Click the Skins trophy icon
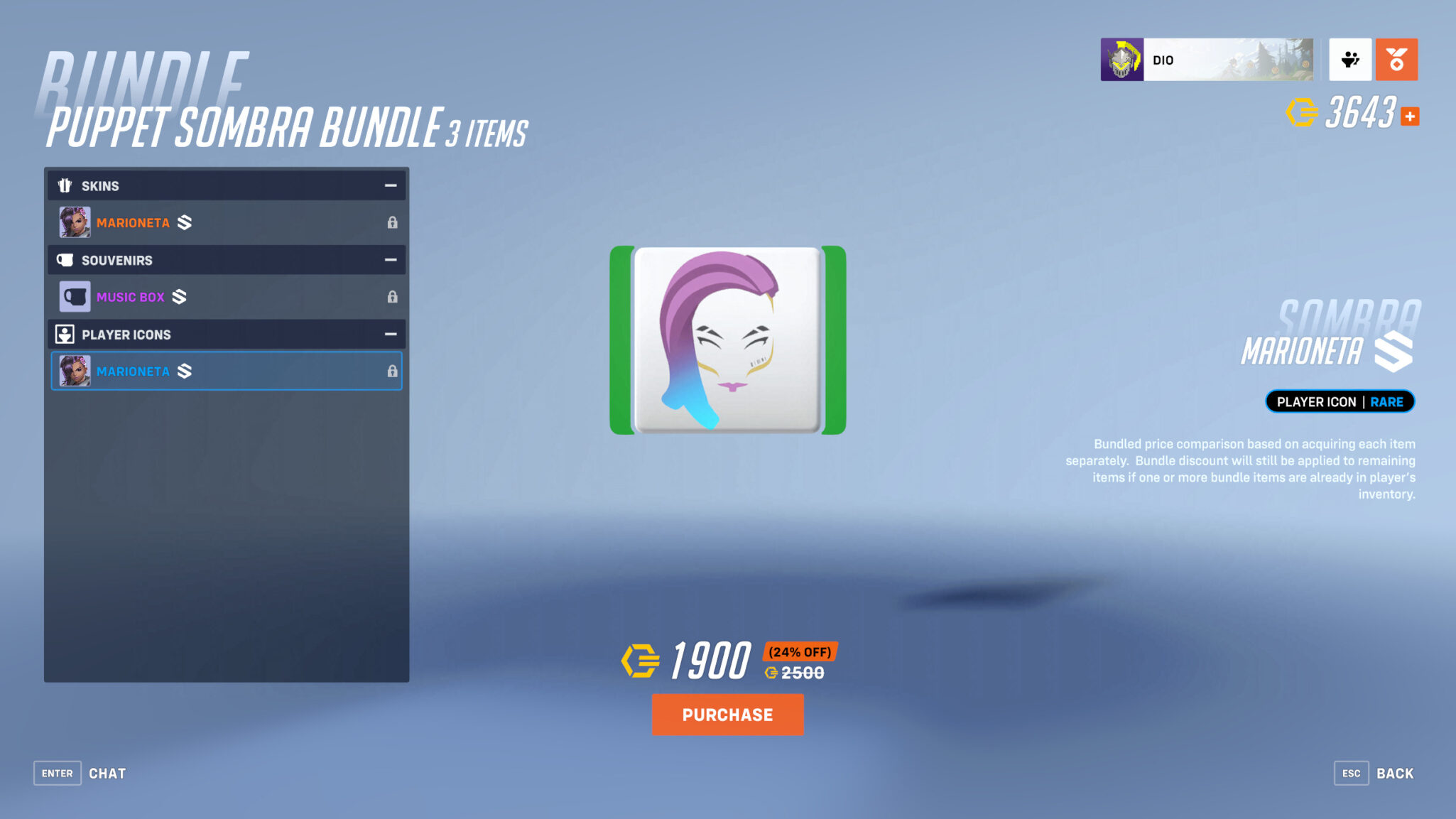This screenshot has height=819, width=1456. click(65, 185)
